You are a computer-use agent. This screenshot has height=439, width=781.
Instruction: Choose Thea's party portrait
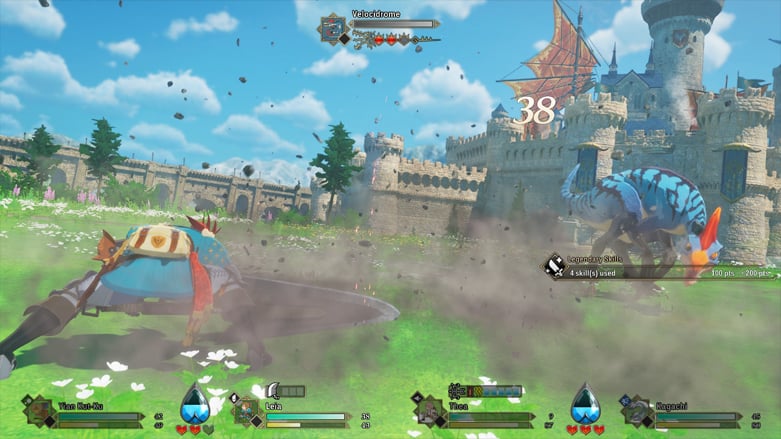(430, 411)
